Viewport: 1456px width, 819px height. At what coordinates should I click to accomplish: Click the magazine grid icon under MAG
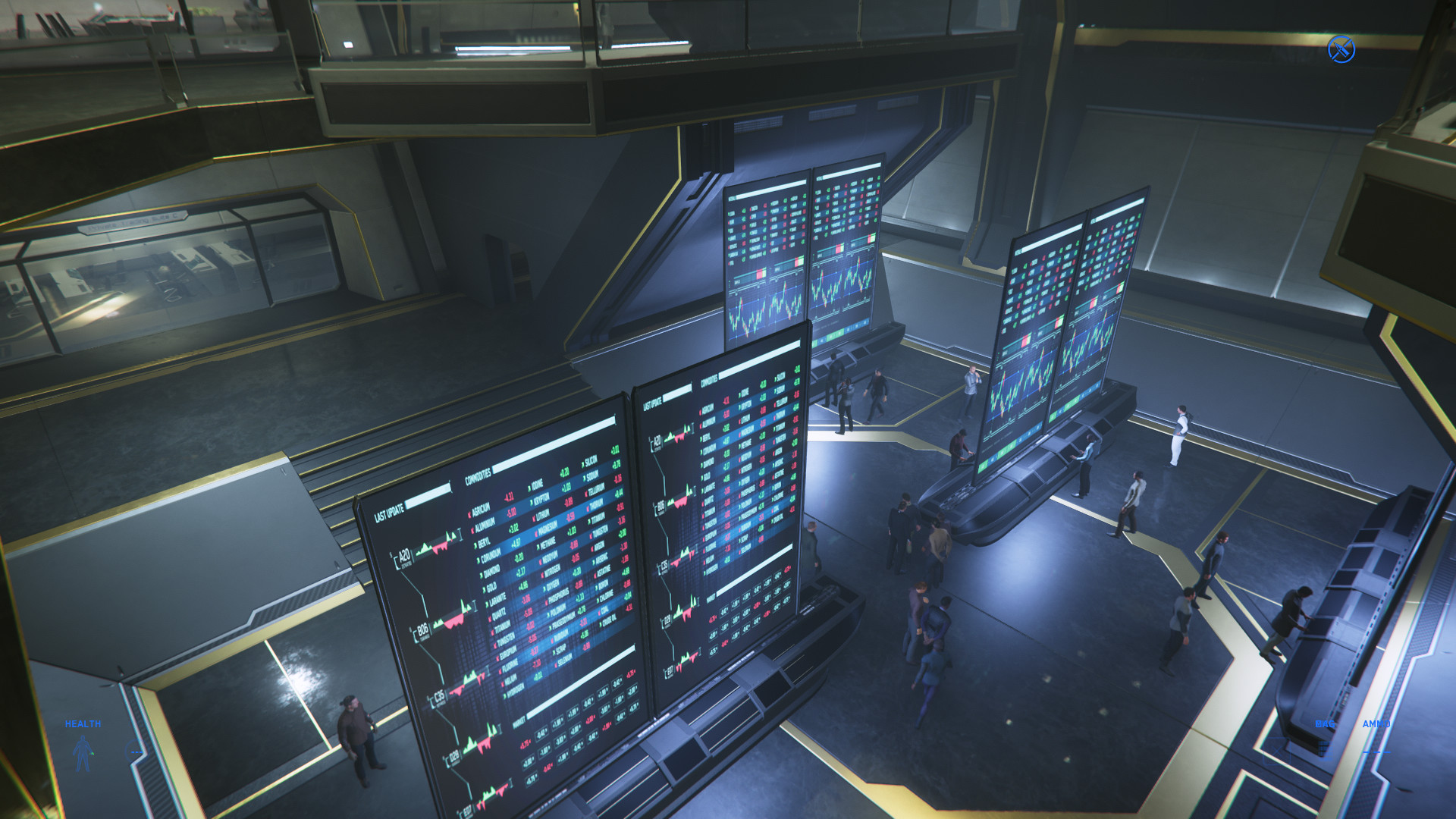point(1324,749)
